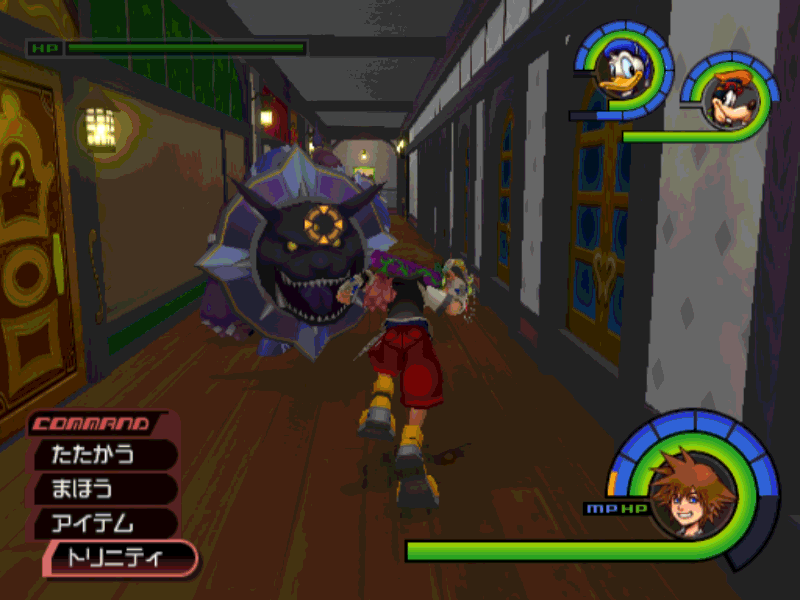Image resolution: width=800 pixels, height=600 pixels.
Task: Open the アイテム (Item) command
Action: click(x=104, y=523)
